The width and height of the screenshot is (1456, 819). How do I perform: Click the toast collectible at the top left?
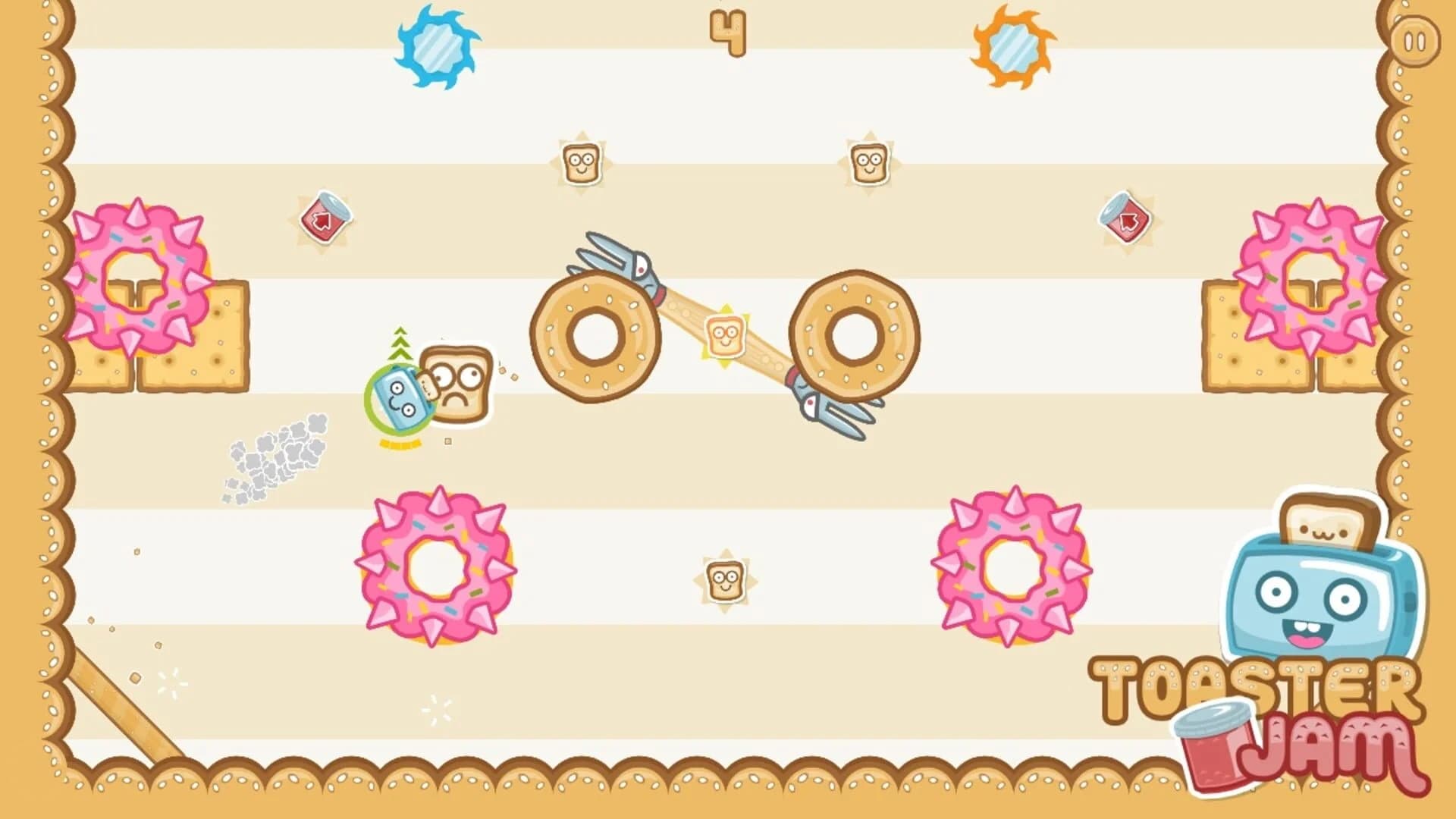580,162
